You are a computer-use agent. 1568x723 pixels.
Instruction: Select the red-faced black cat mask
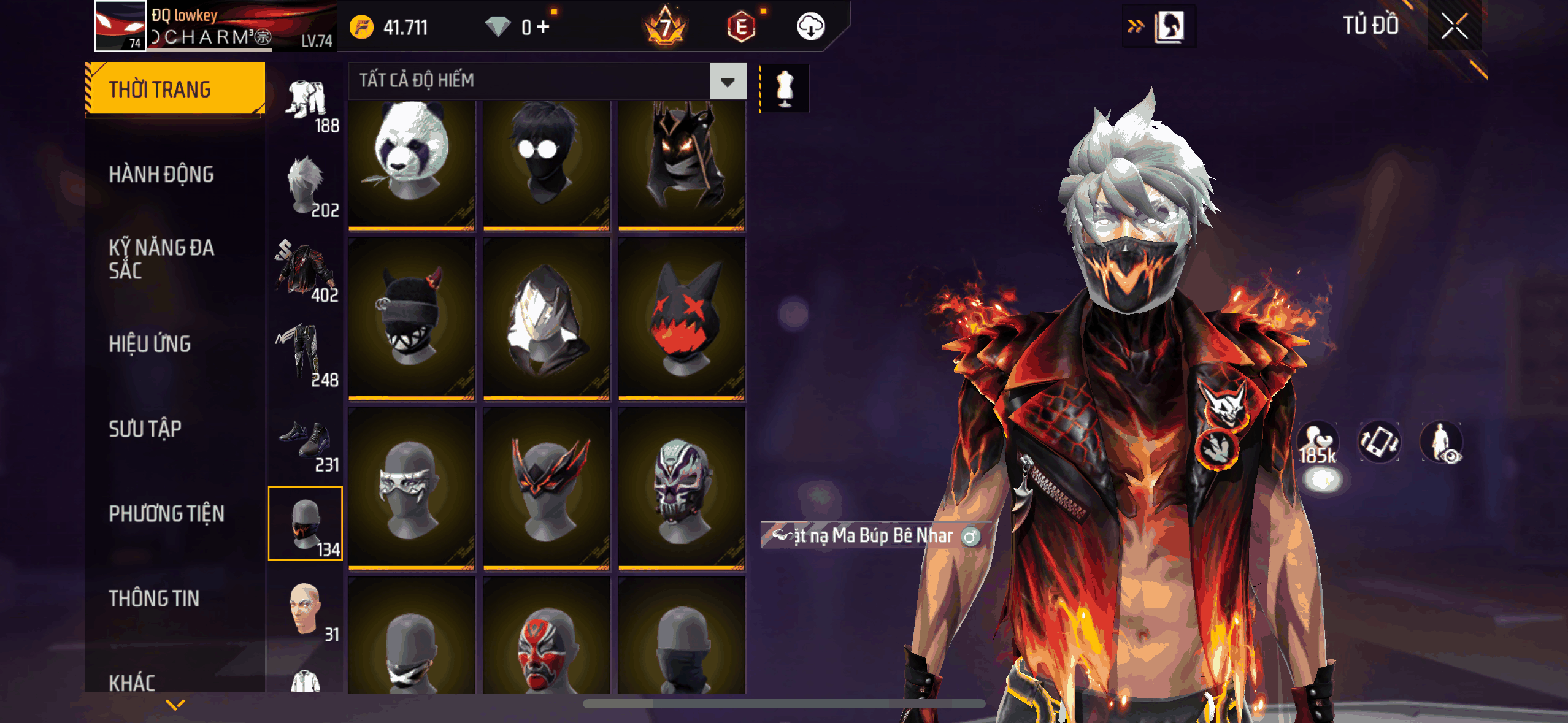(x=682, y=319)
